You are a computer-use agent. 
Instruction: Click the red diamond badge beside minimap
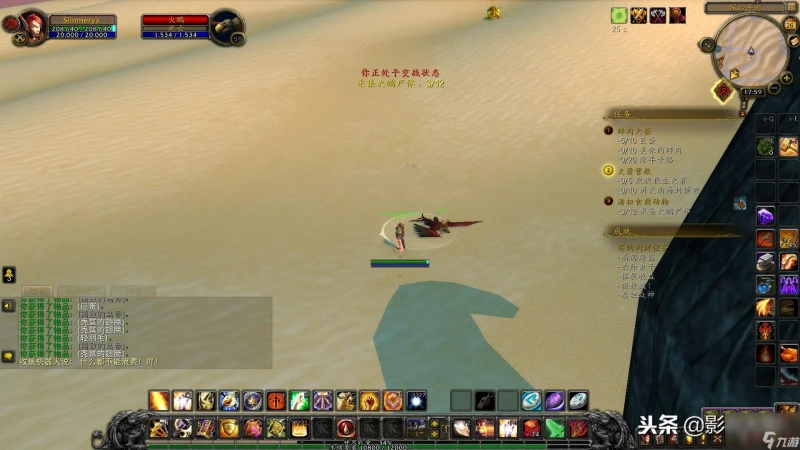723,90
